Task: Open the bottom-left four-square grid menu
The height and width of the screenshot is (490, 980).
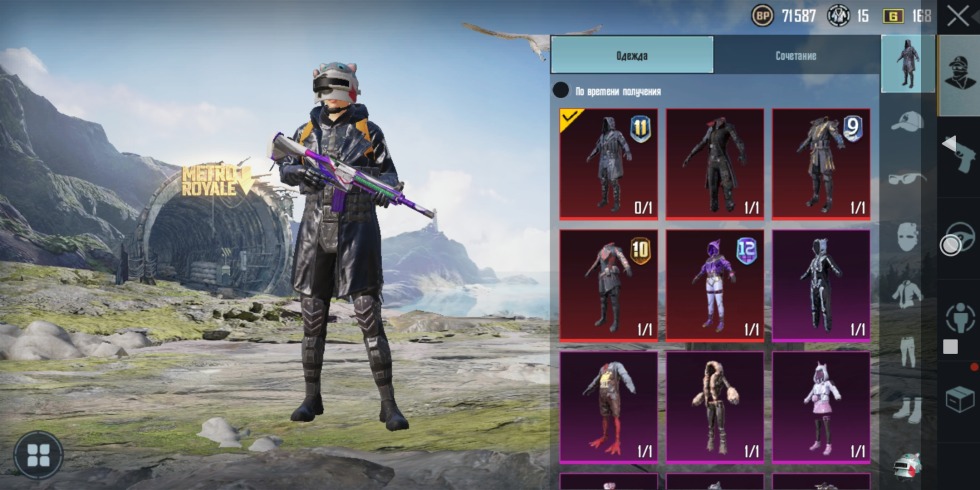Action: (x=38, y=455)
